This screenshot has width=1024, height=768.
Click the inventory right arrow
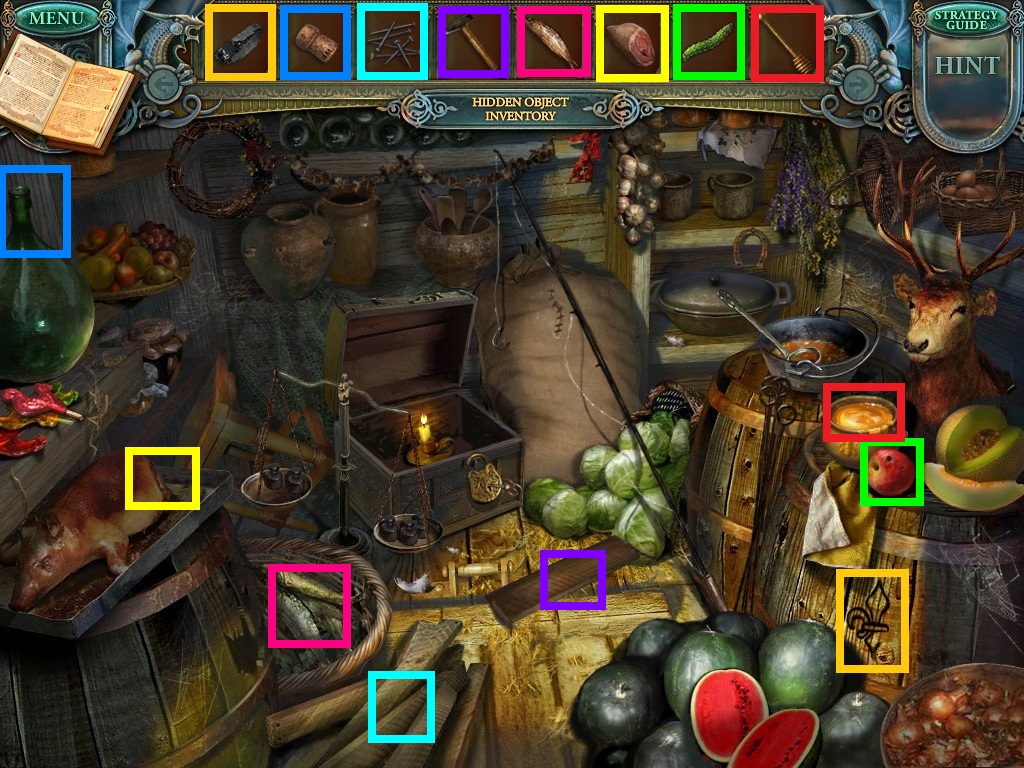[x=860, y=86]
